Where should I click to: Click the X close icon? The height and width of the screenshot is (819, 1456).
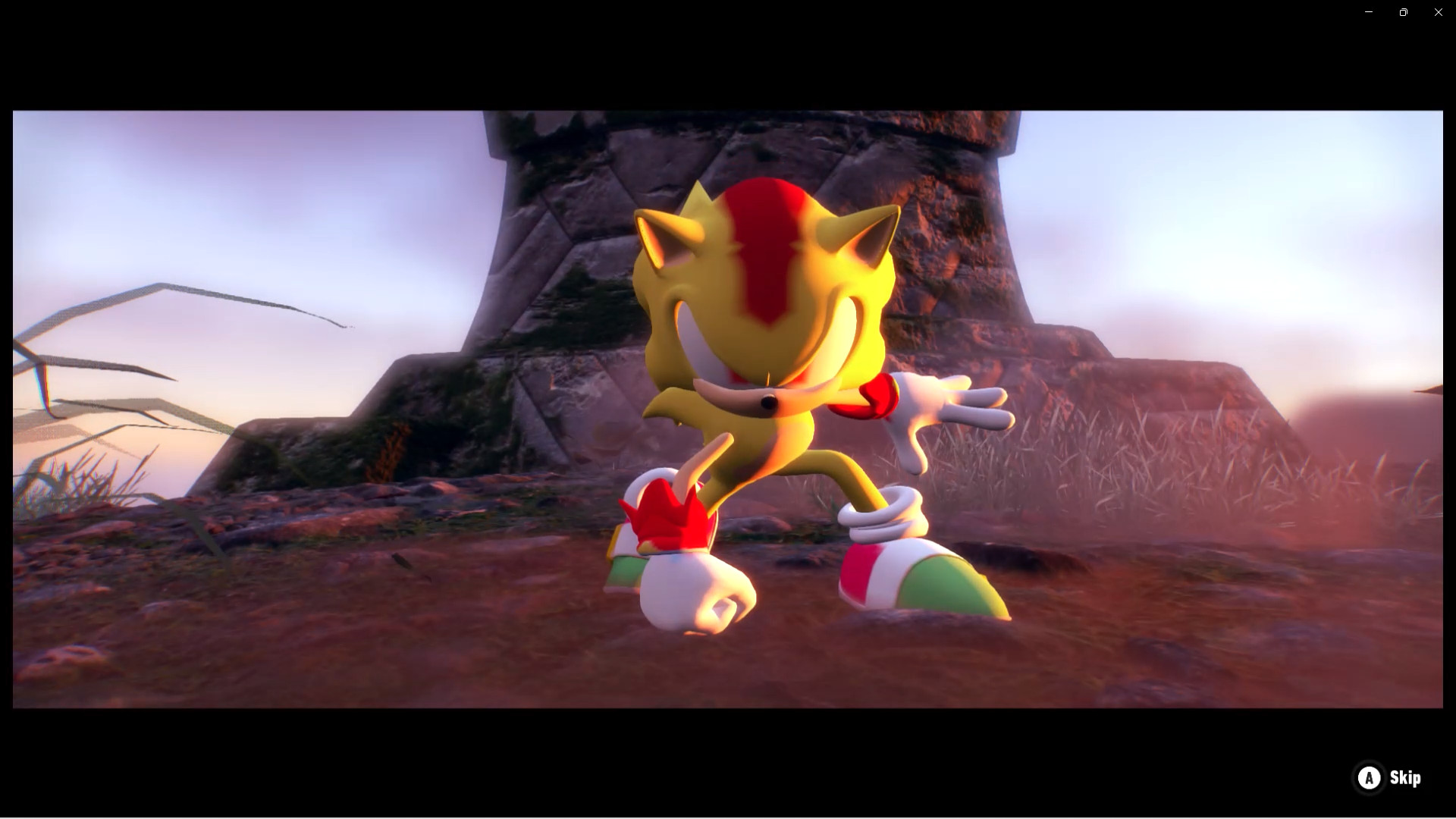coord(1438,12)
